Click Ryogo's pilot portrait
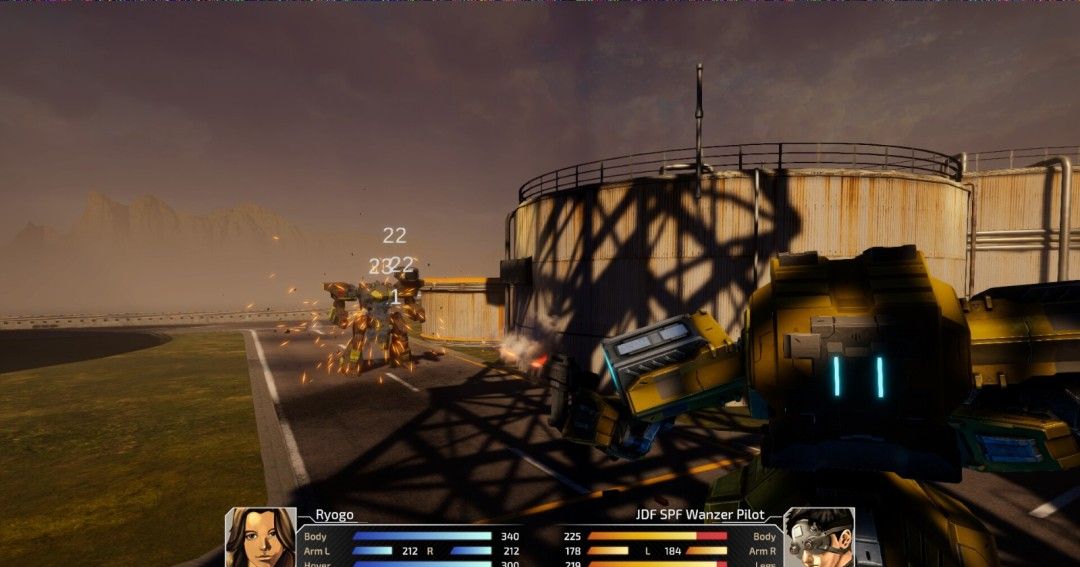Screen dimensions: 1080x567 point(260,538)
